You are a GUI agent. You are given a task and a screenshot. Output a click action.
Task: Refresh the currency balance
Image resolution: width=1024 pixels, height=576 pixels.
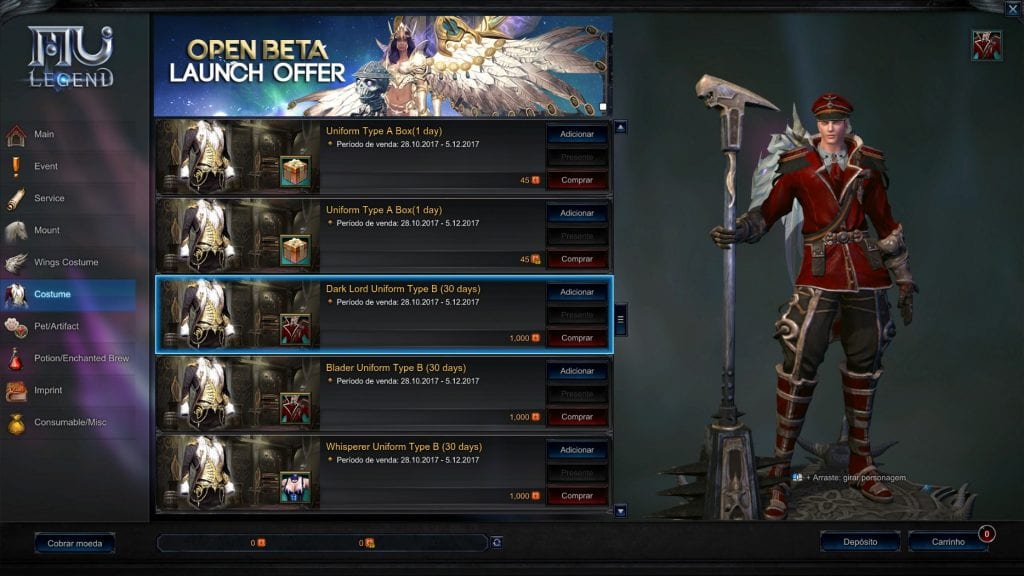coord(497,542)
